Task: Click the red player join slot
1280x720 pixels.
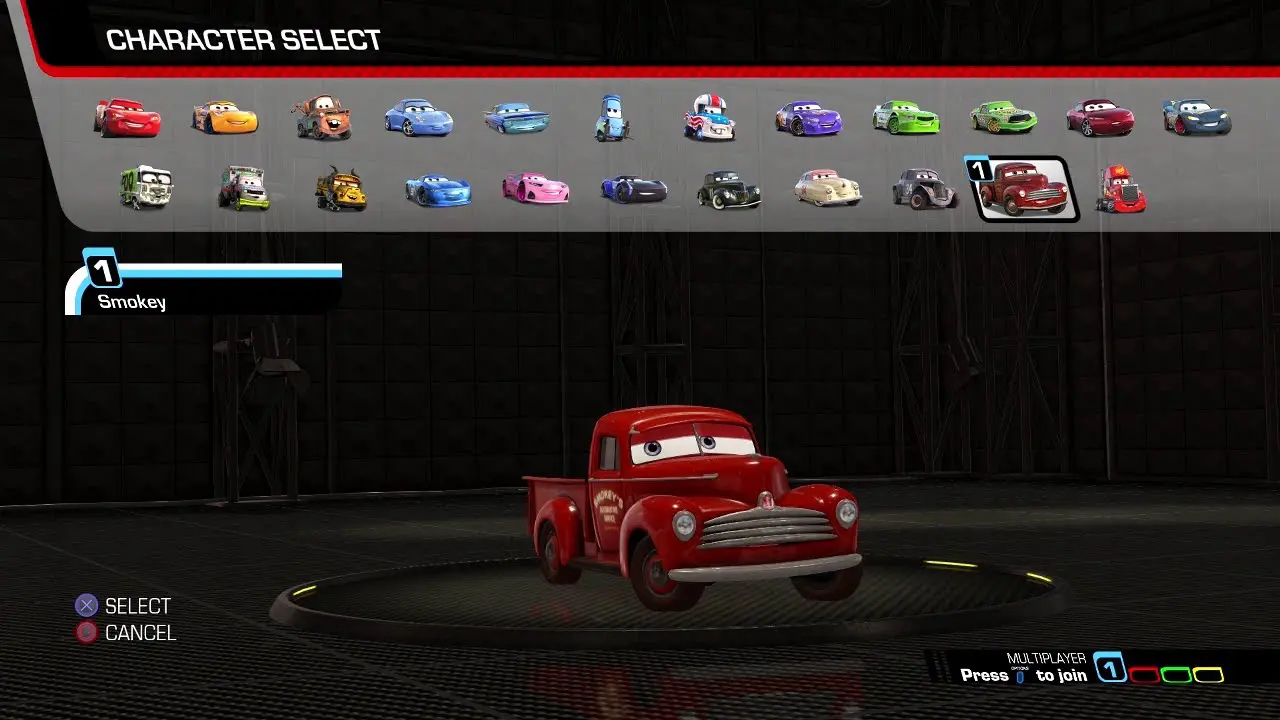Action: (1144, 675)
